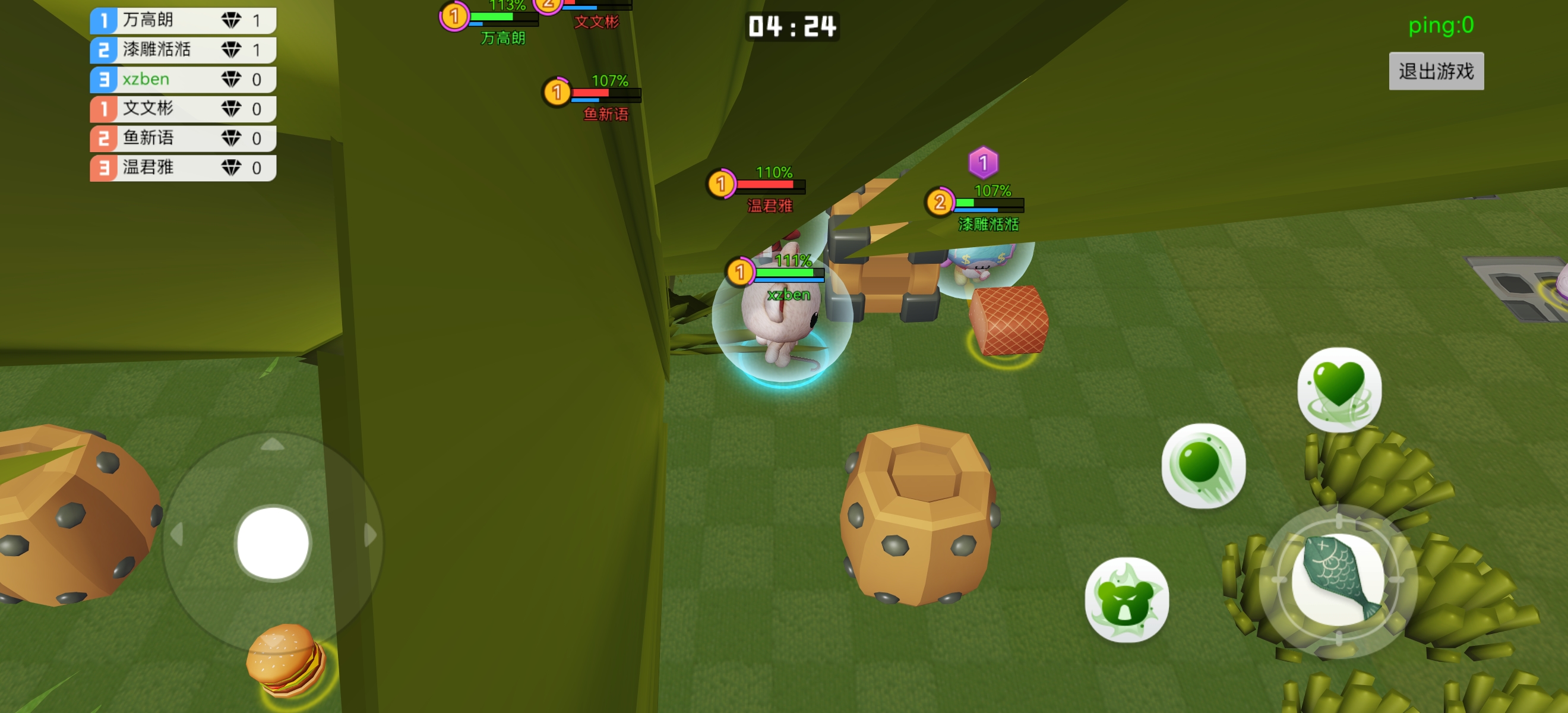Use the green ball dash skill

coord(1203,466)
